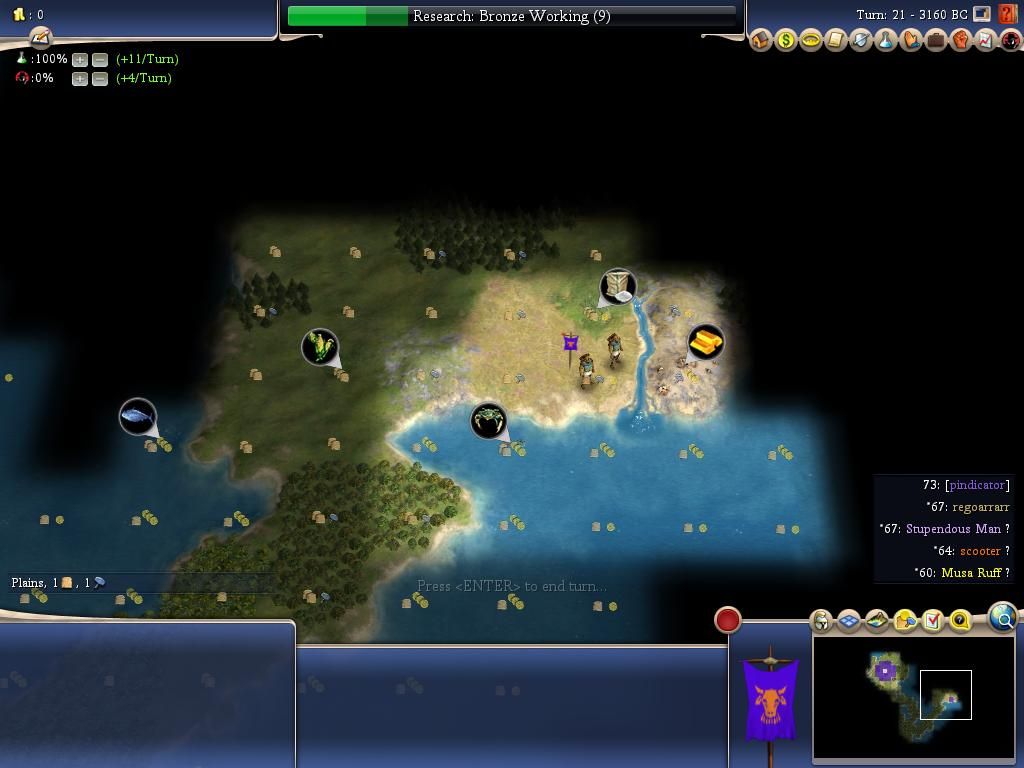Open the Technology Advisor flask icon
The width and height of the screenshot is (1024, 768).
coord(886,41)
